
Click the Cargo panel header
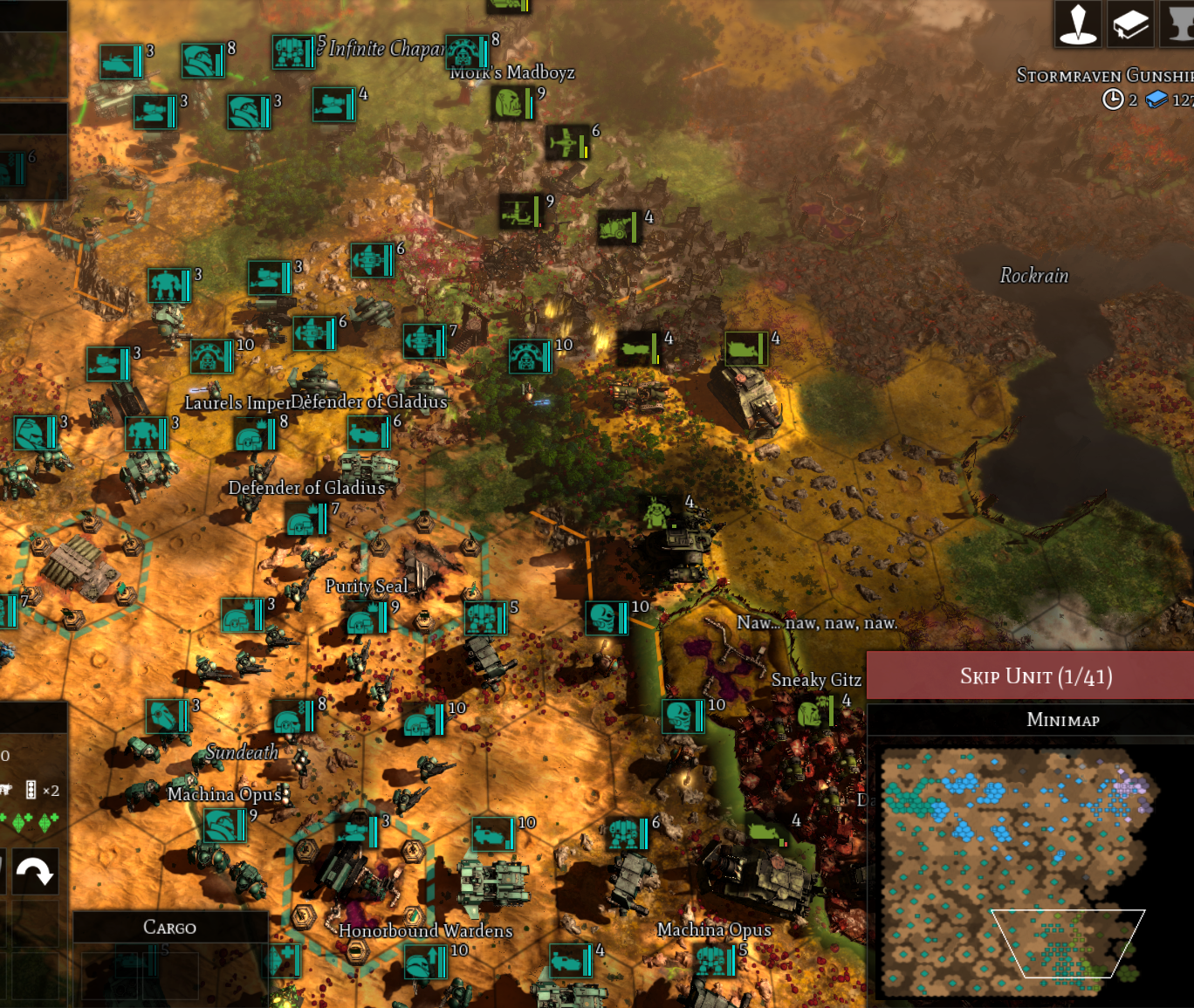(169, 927)
